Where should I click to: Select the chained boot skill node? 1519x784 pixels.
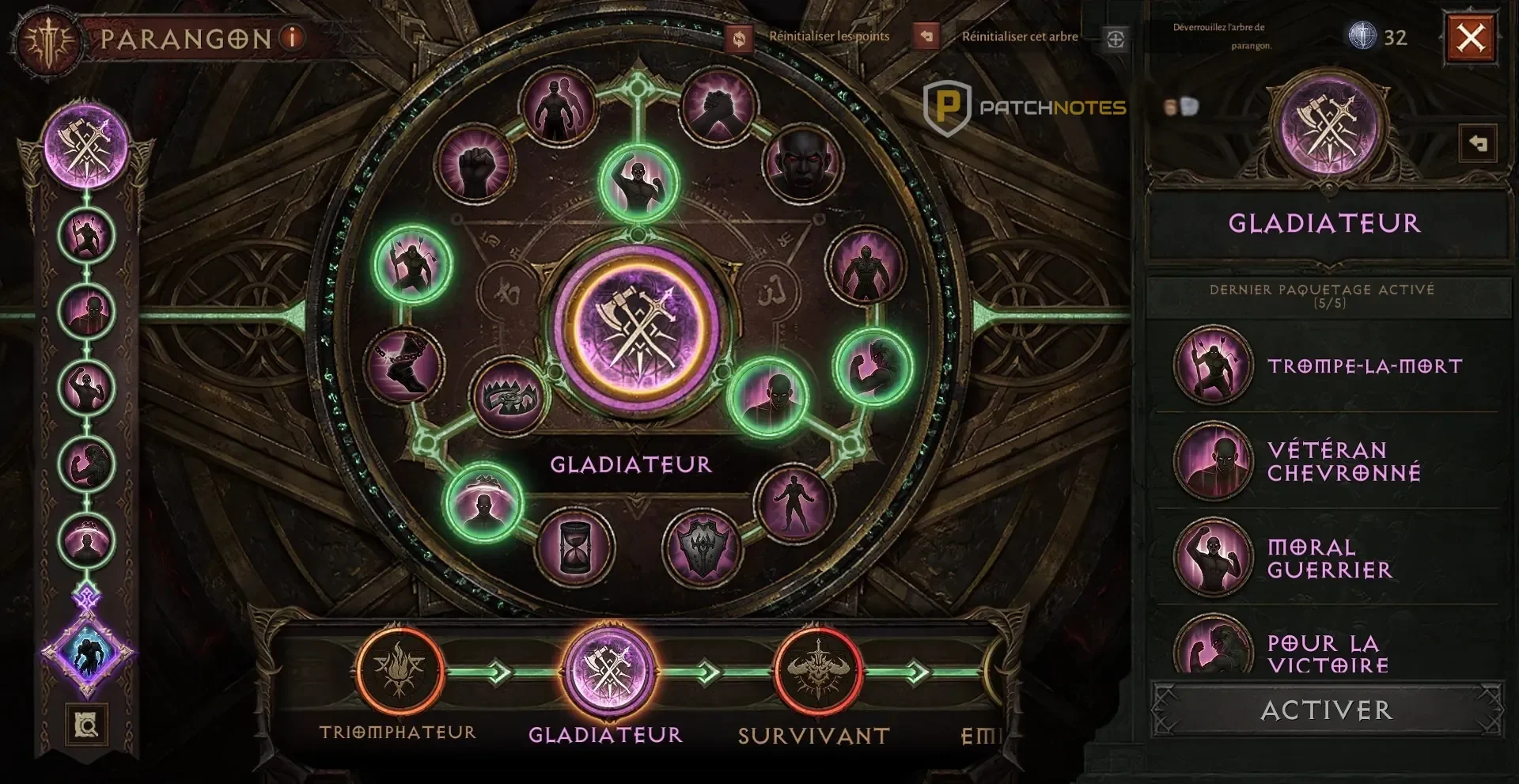[x=405, y=365]
